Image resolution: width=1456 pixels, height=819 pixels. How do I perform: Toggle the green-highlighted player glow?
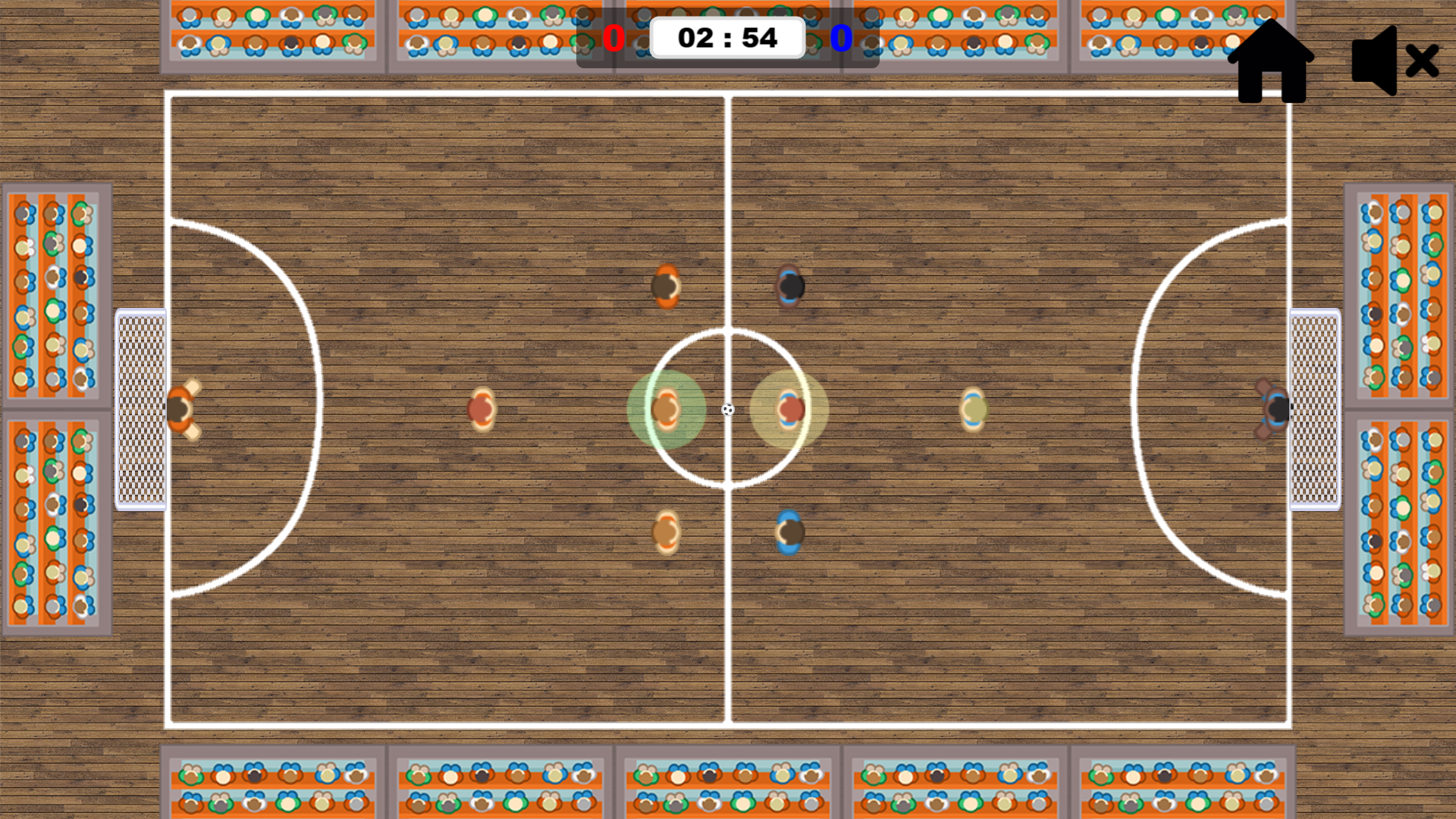tap(666, 409)
